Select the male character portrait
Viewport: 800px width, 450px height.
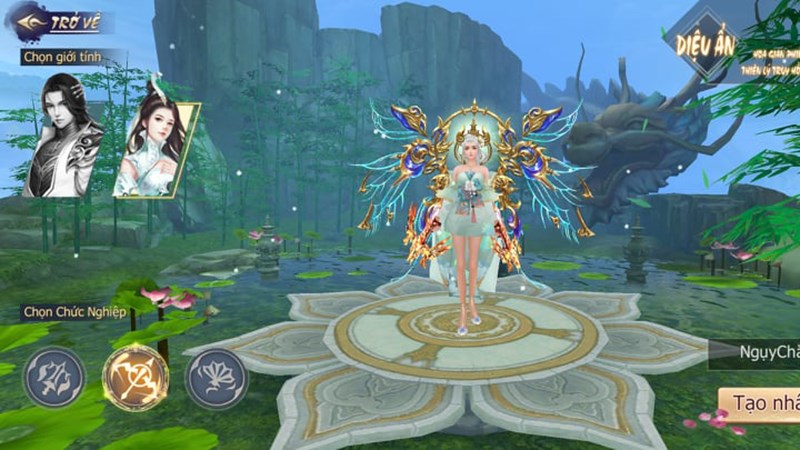65,135
